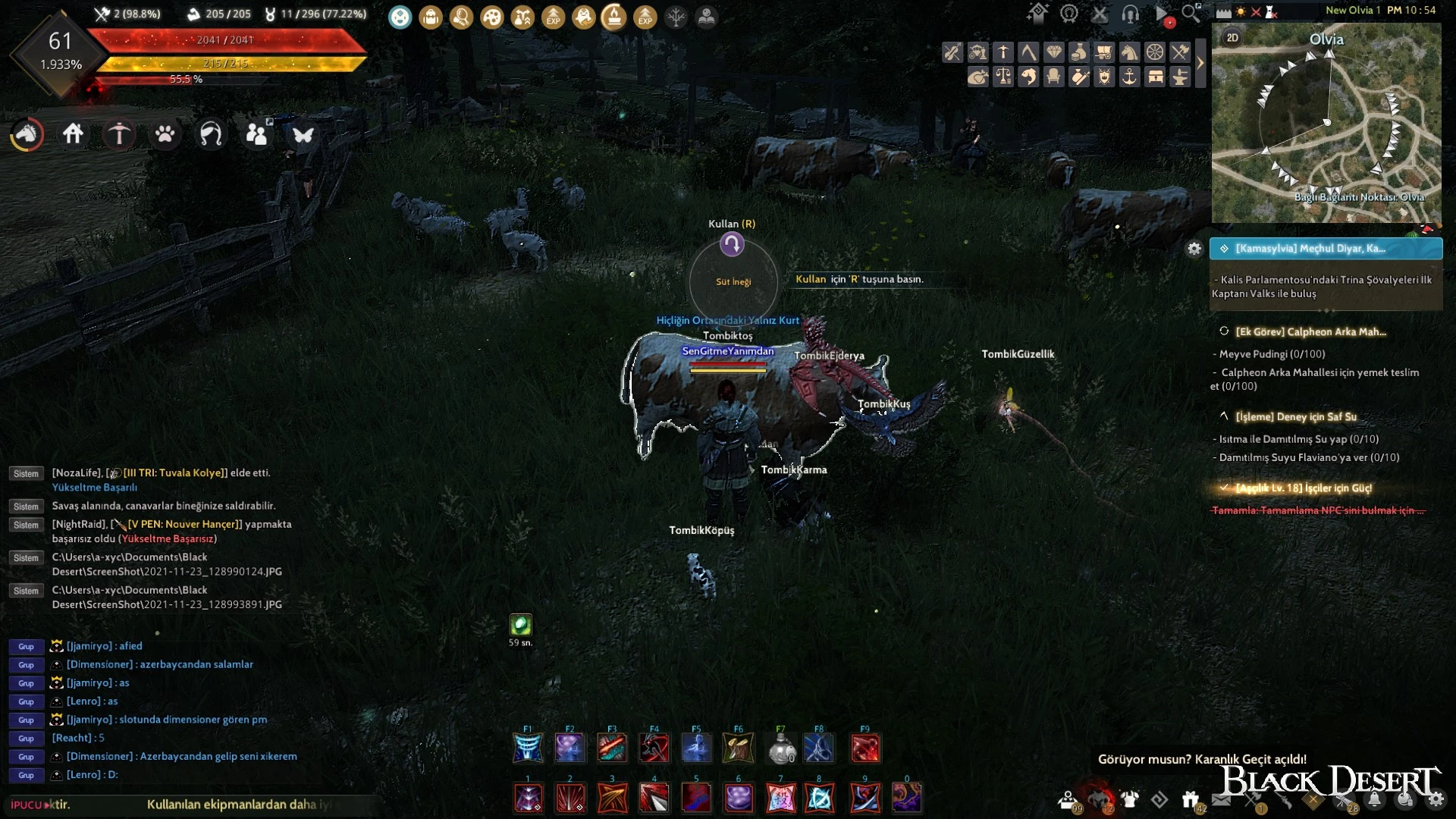Screen dimensions: 1456x819
Task: Find the stable keeper horse icon
Action: click(1129, 52)
